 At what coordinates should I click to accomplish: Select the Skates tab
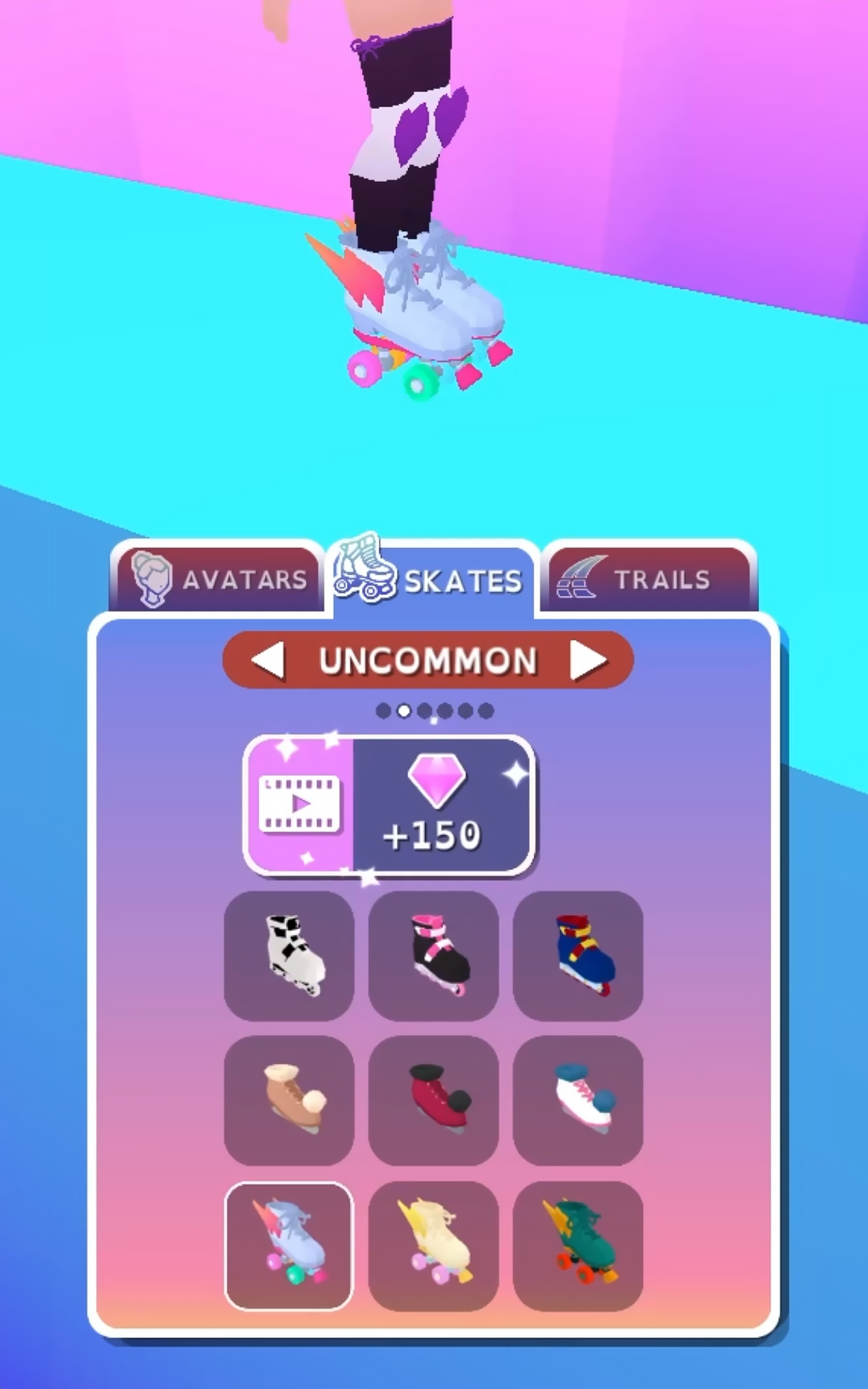(432, 579)
